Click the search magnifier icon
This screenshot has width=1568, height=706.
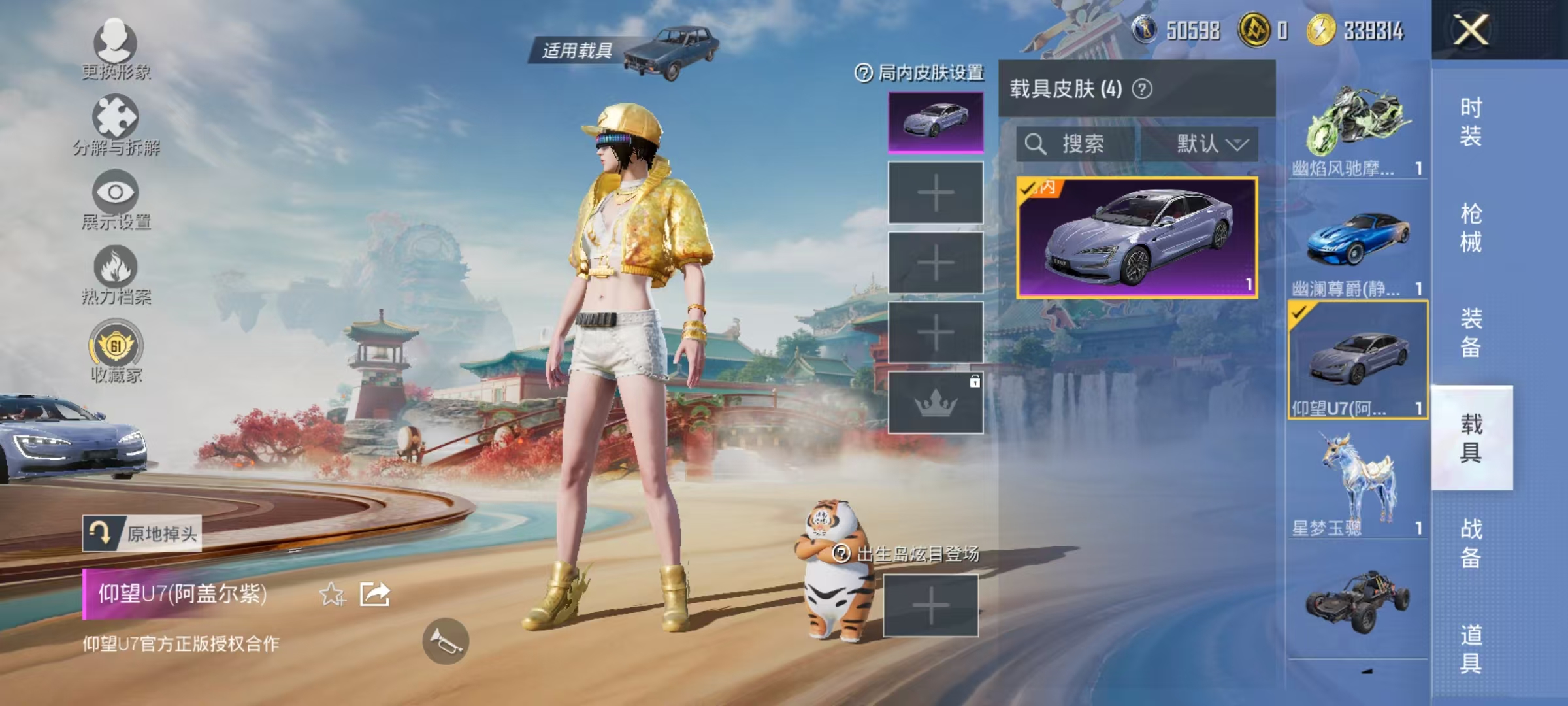[x=1036, y=145]
